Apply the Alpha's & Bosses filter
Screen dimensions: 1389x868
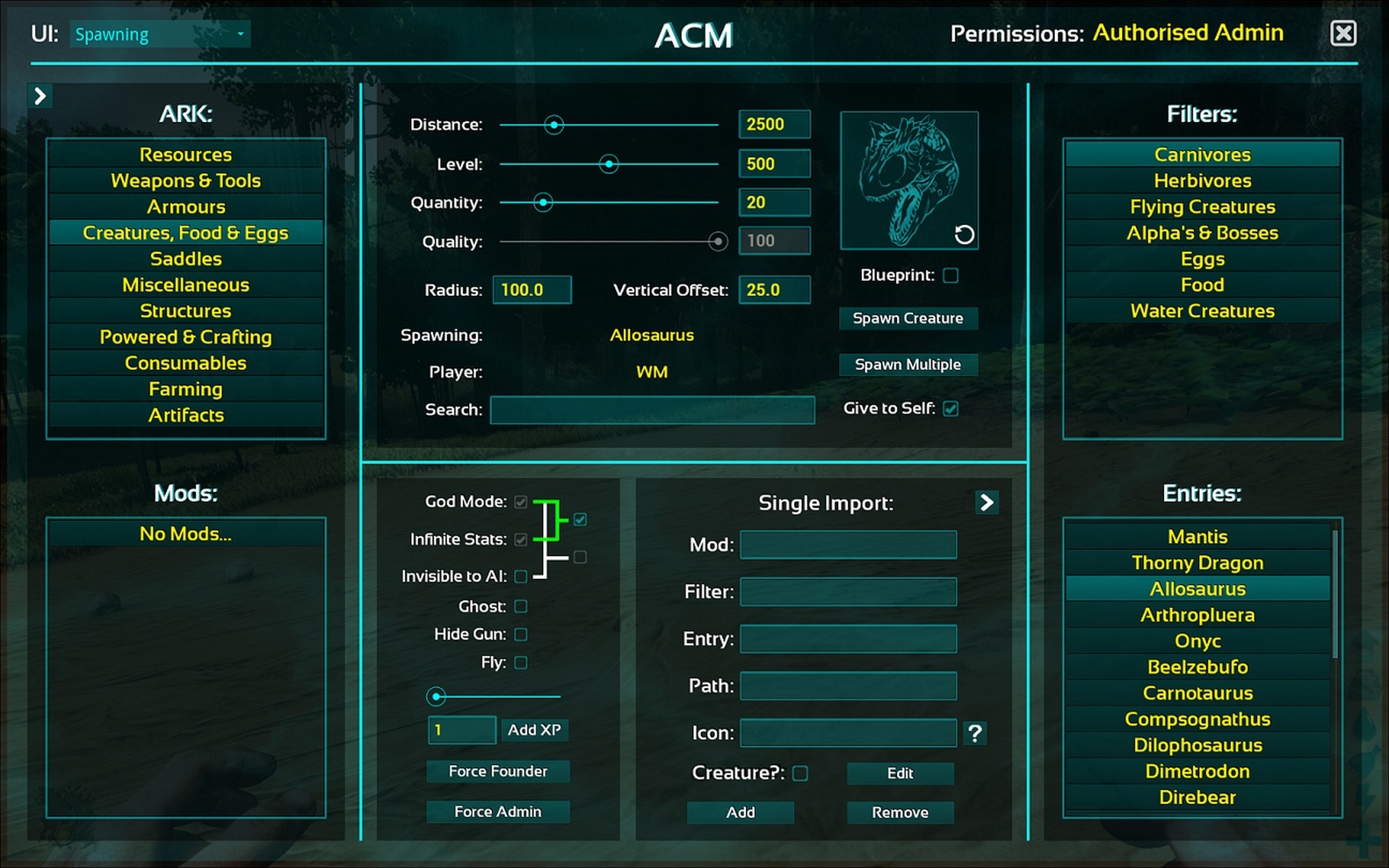1202,233
